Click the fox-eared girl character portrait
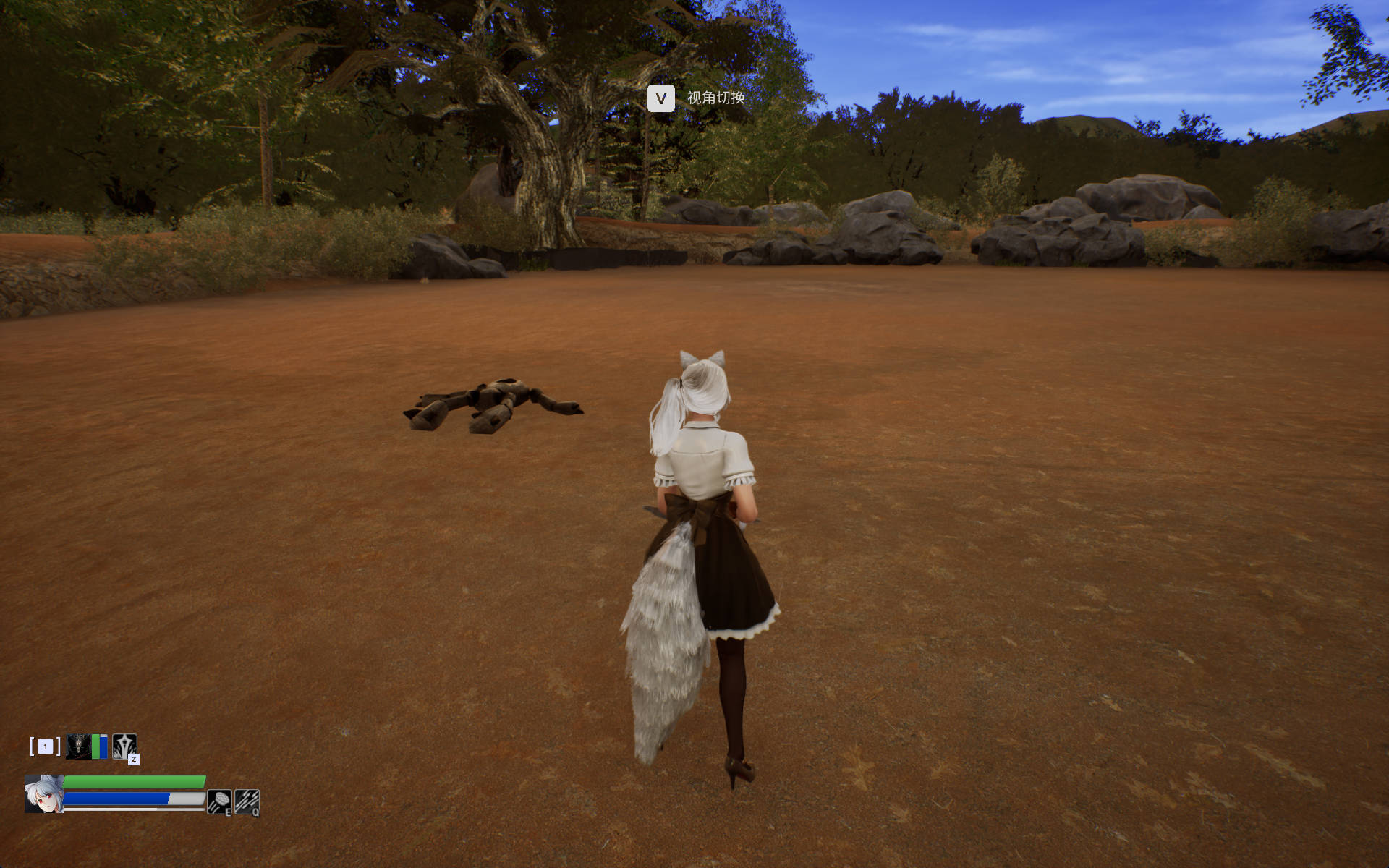Viewport: 1389px width, 868px height. click(43, 794)
